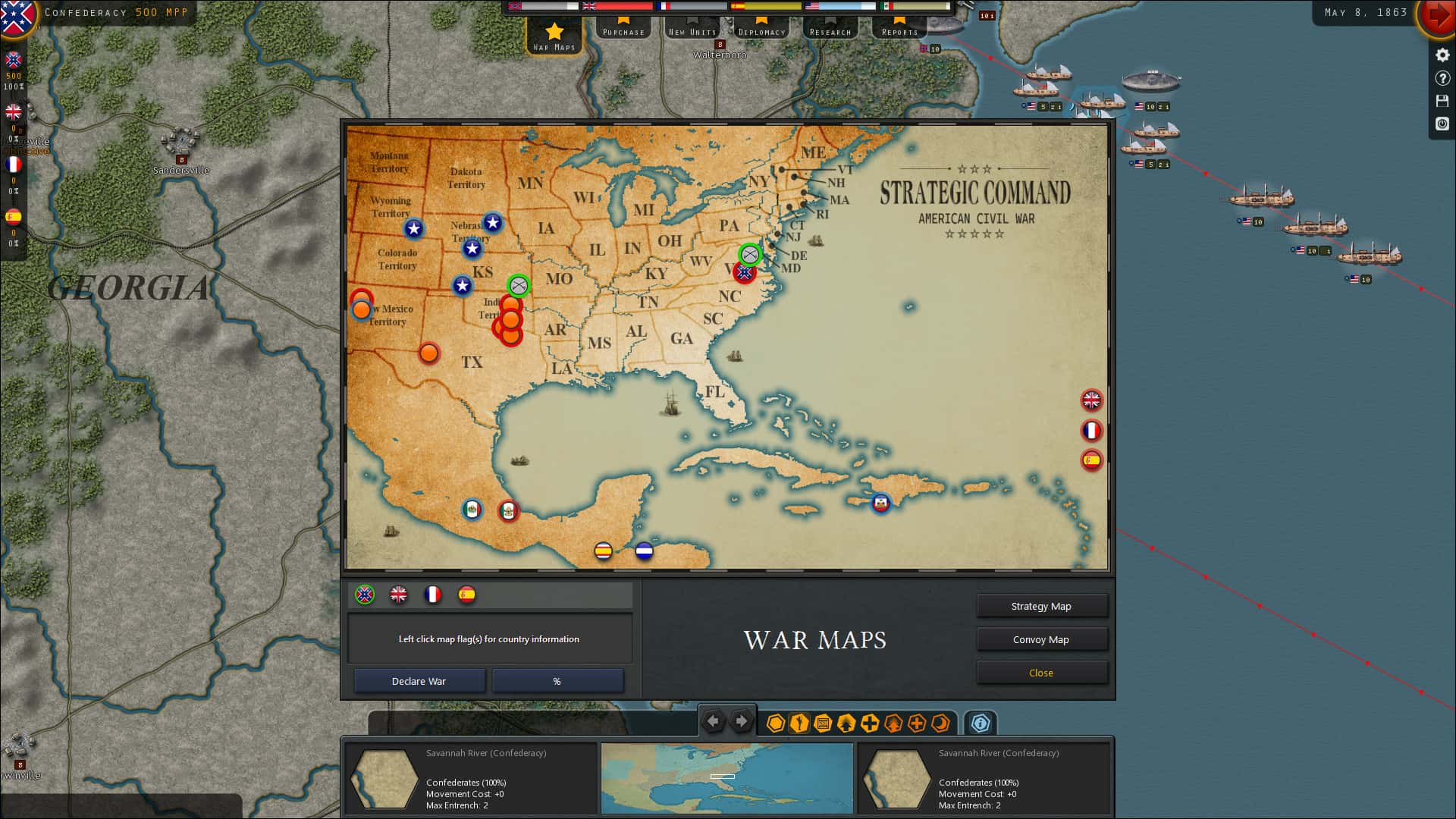Open the Convoy Map
The height and width of the screenshot is (819, 1456).
tap(1042, 639)
